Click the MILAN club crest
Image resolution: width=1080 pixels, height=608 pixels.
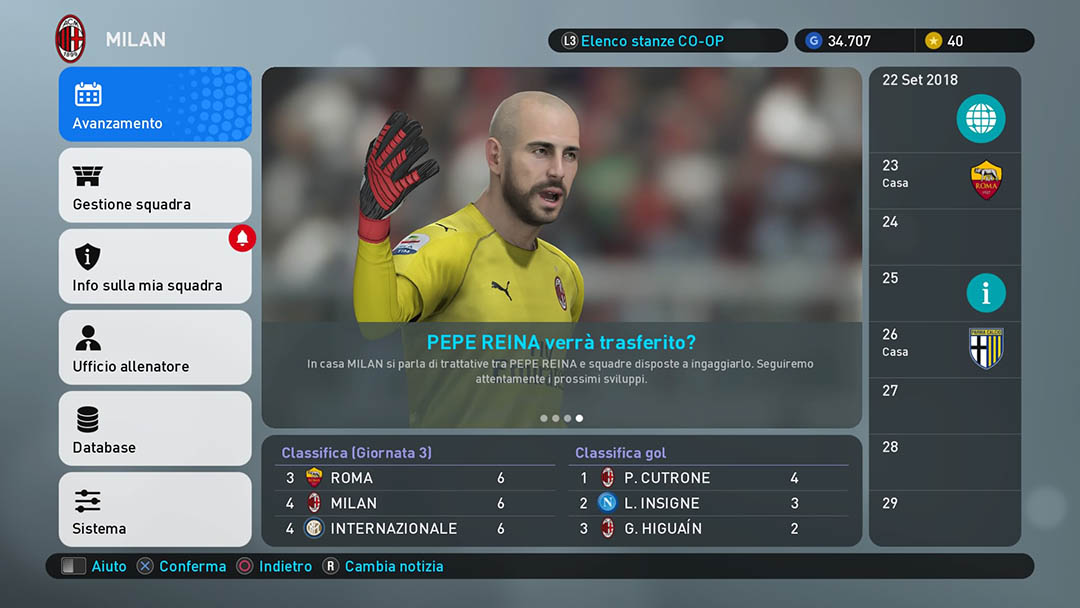coord(71,39)
